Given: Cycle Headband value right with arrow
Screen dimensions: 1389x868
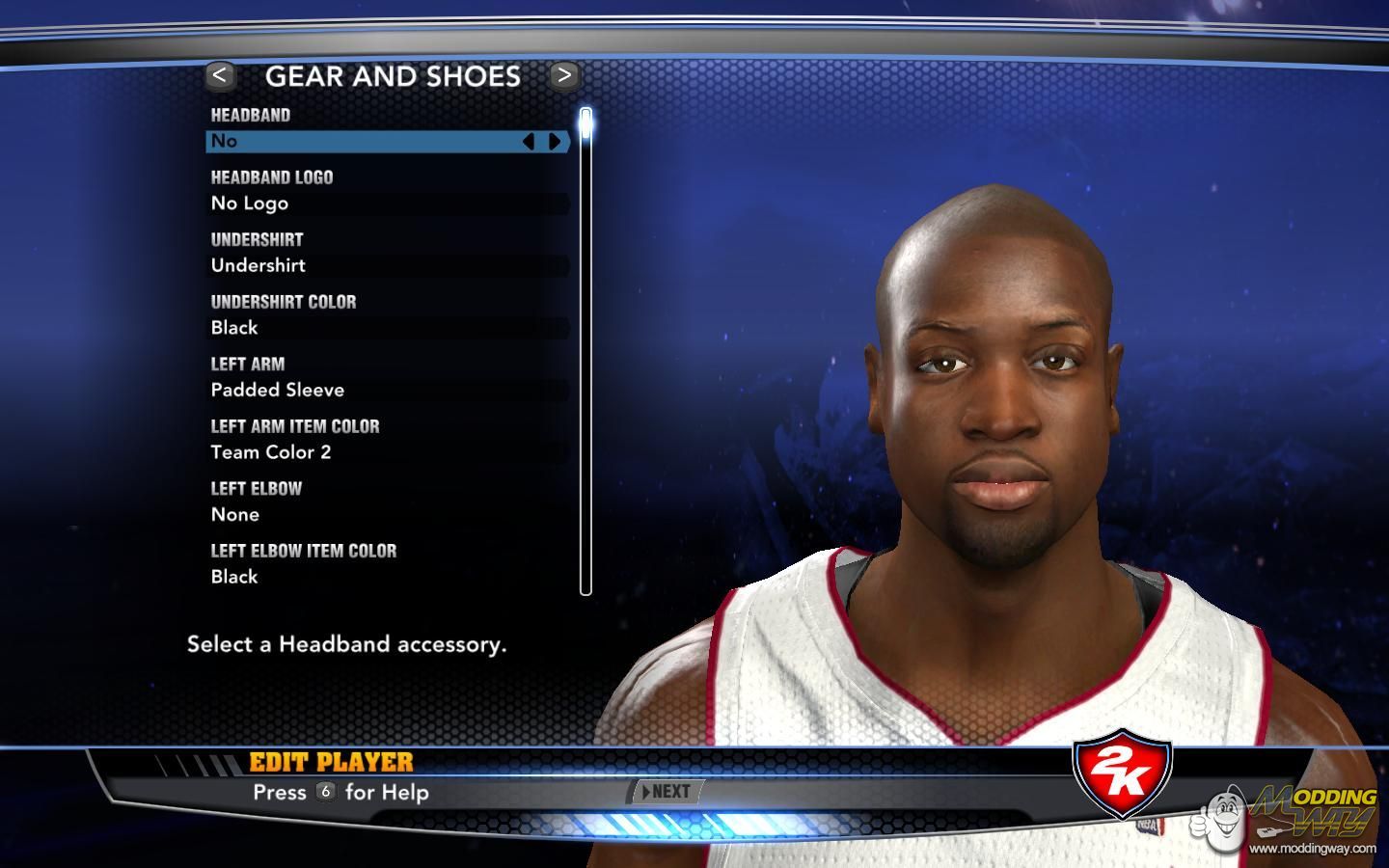Looking at the screenshot, I should (x=556, y=142).
